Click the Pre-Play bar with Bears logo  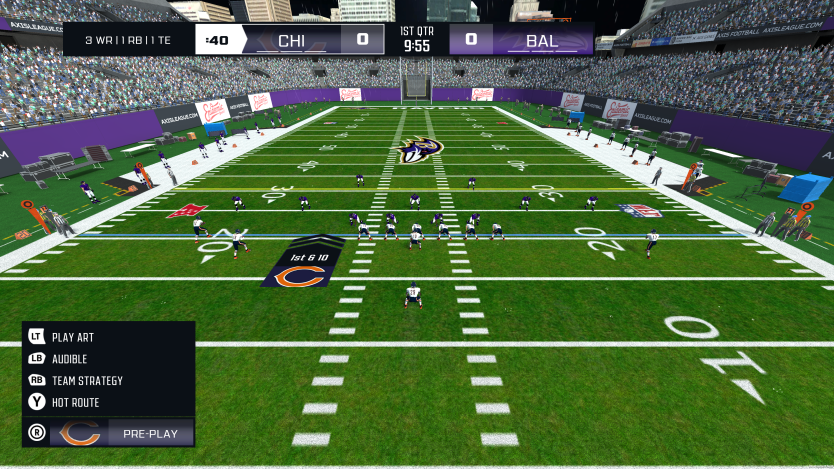[120, 434]
